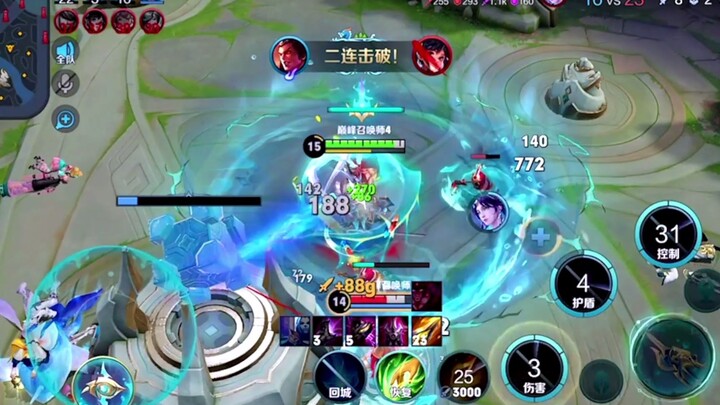Viewport: 720px width, 405px height.
Task: Cast the 护盾 shield skill
Action: click(x=583, y=283)
